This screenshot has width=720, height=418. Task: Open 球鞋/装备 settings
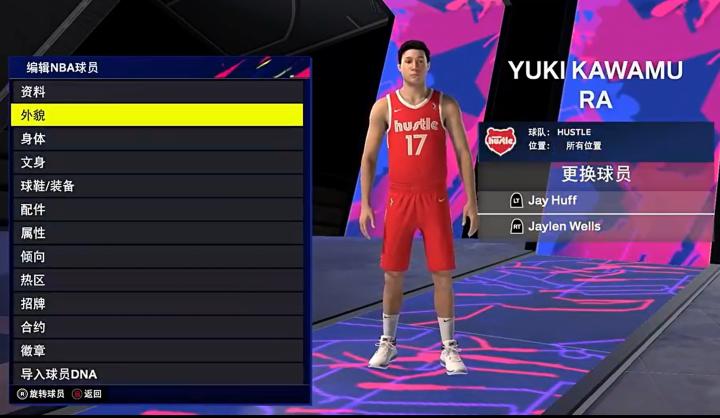pyautogui.click(x=157, y=186)
